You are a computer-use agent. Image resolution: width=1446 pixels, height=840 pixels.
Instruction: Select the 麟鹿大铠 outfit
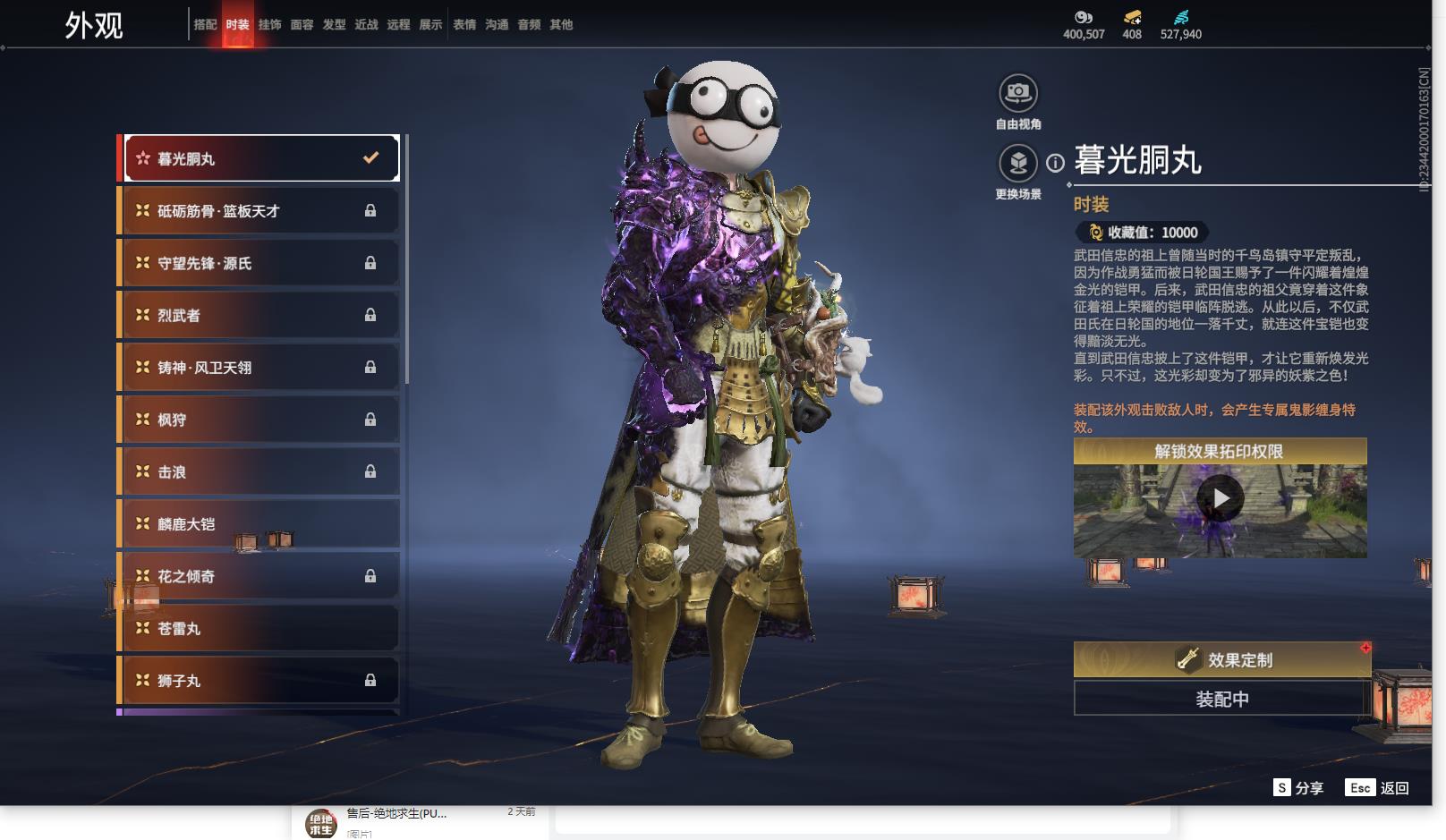[260, 524]
